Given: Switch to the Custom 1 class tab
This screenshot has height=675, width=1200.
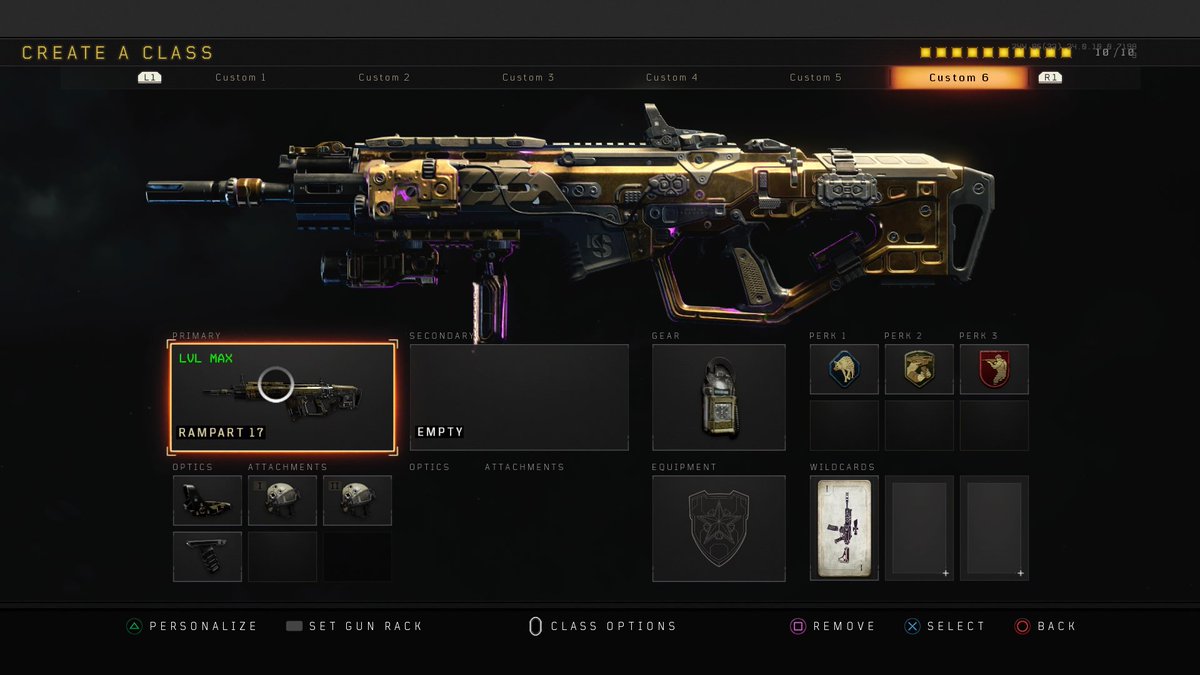Looking at the screenshot, I should pos(241,78).
